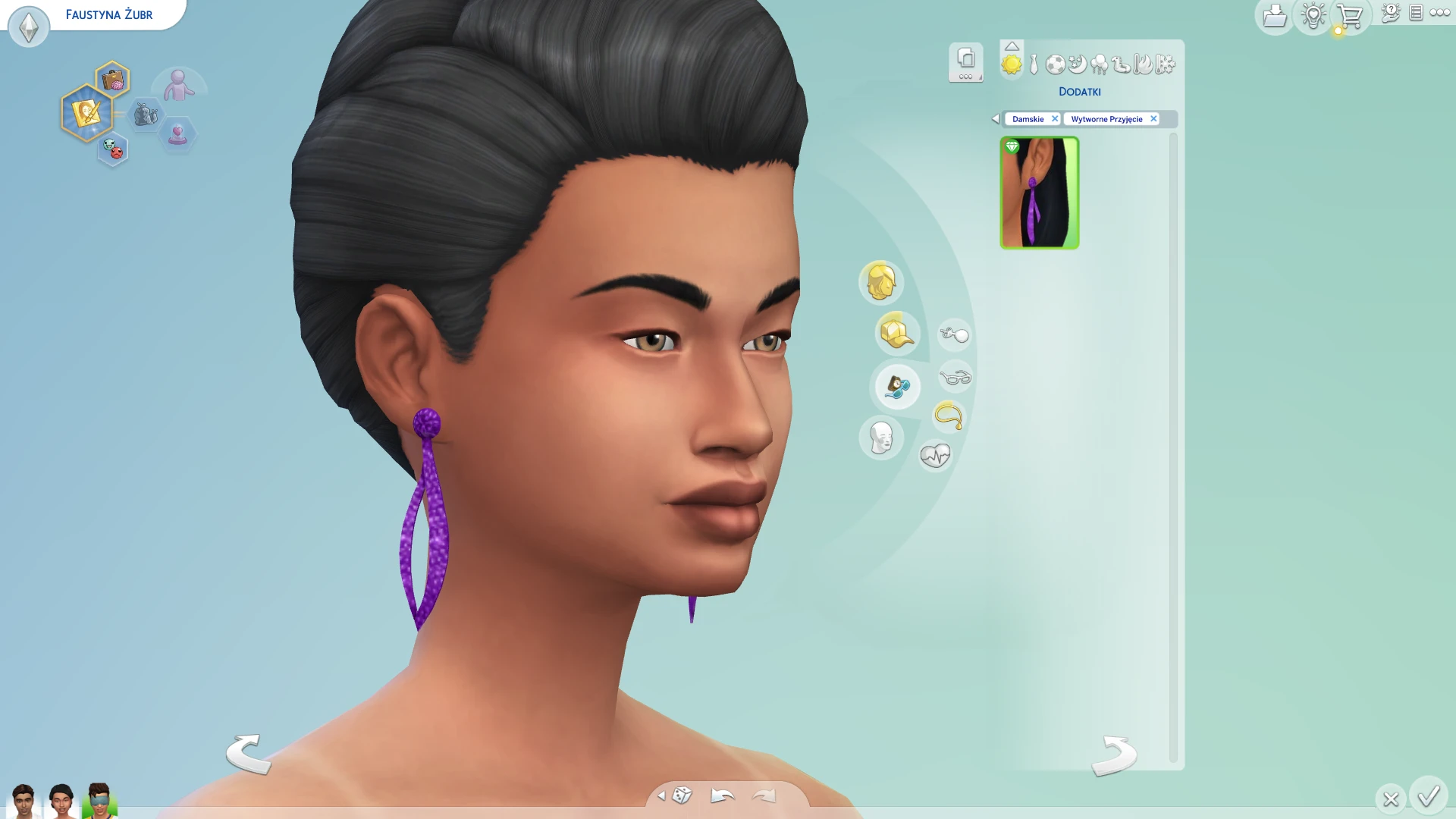This screenshot has height=819, width=1456.
Task: Confirm changes with the checkmark button
Action: (1429, 796)
